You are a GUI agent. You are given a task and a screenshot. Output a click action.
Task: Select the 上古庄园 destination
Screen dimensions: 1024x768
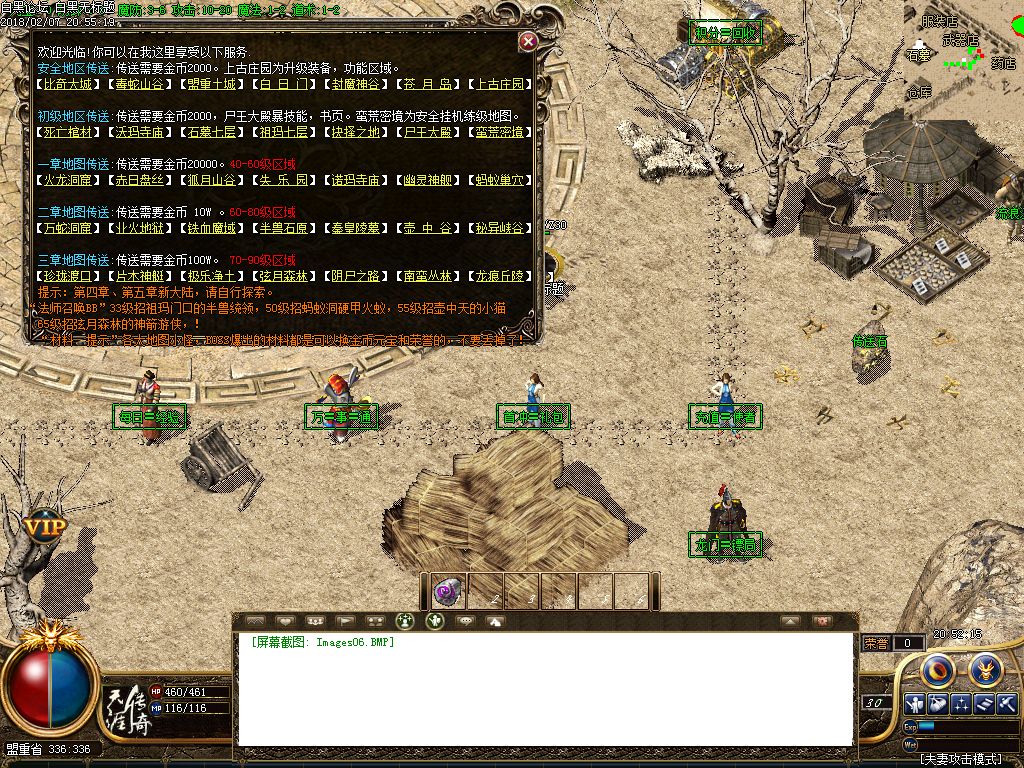tap(502, 85)
